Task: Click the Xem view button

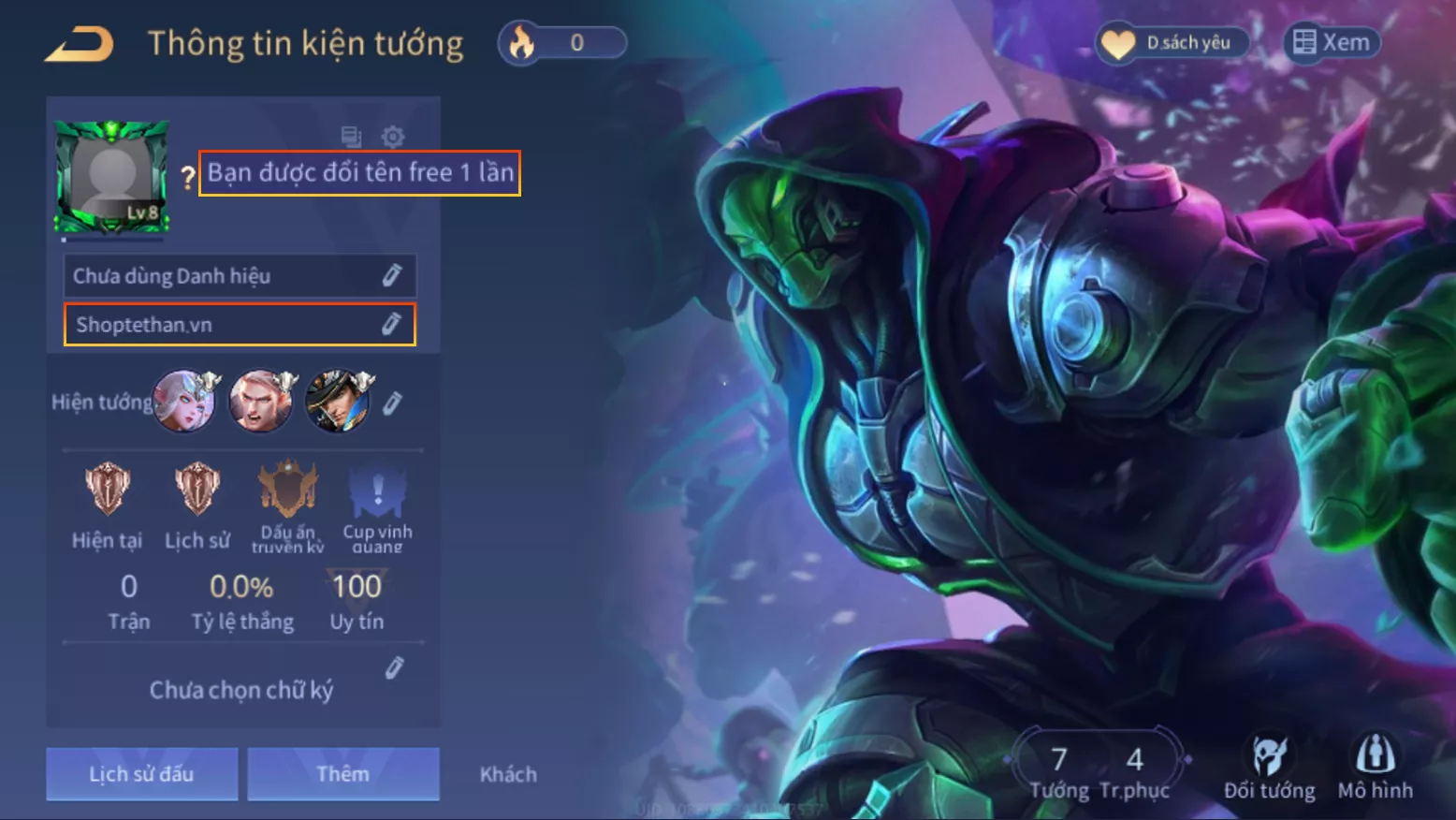Action: pos(1332,43)
